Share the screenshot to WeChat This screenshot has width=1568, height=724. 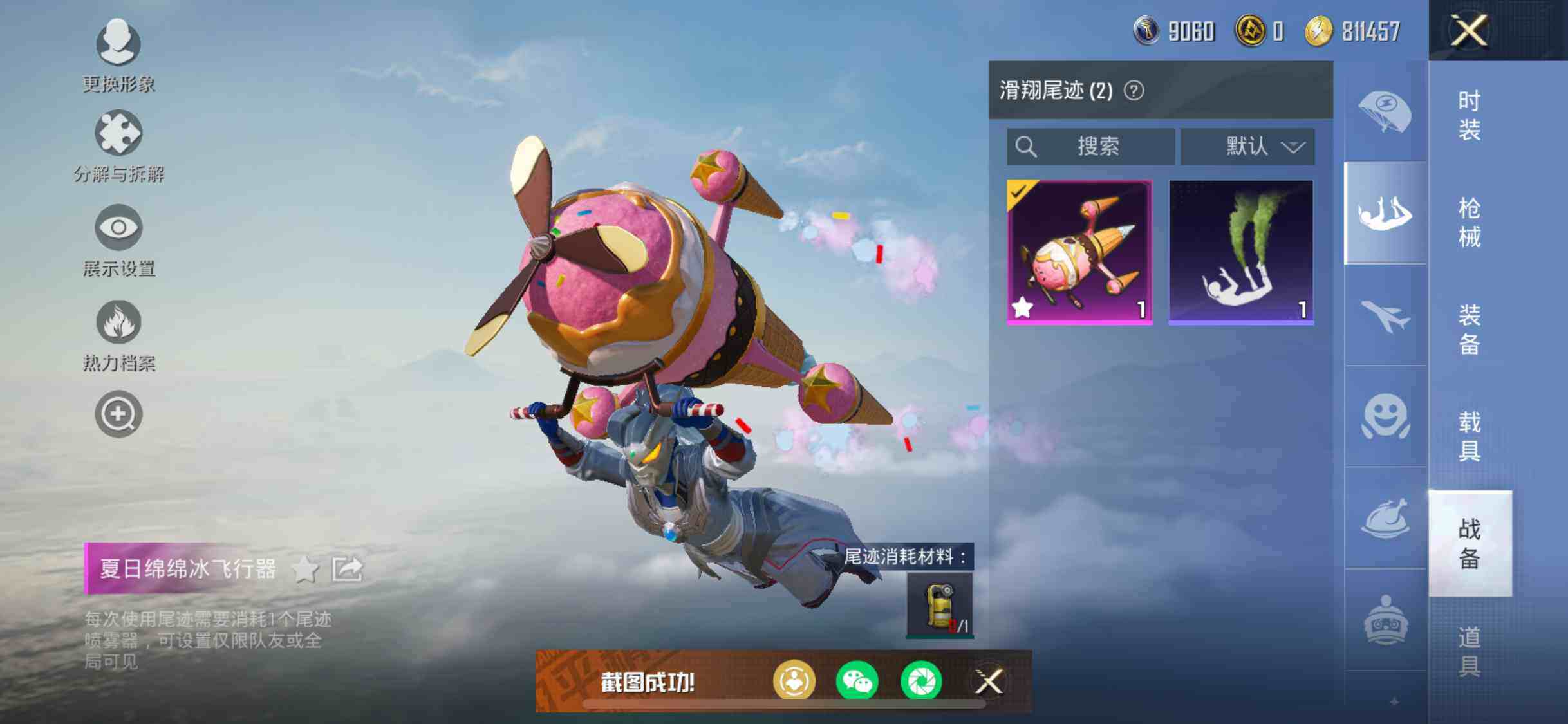(x=857, y=681)
